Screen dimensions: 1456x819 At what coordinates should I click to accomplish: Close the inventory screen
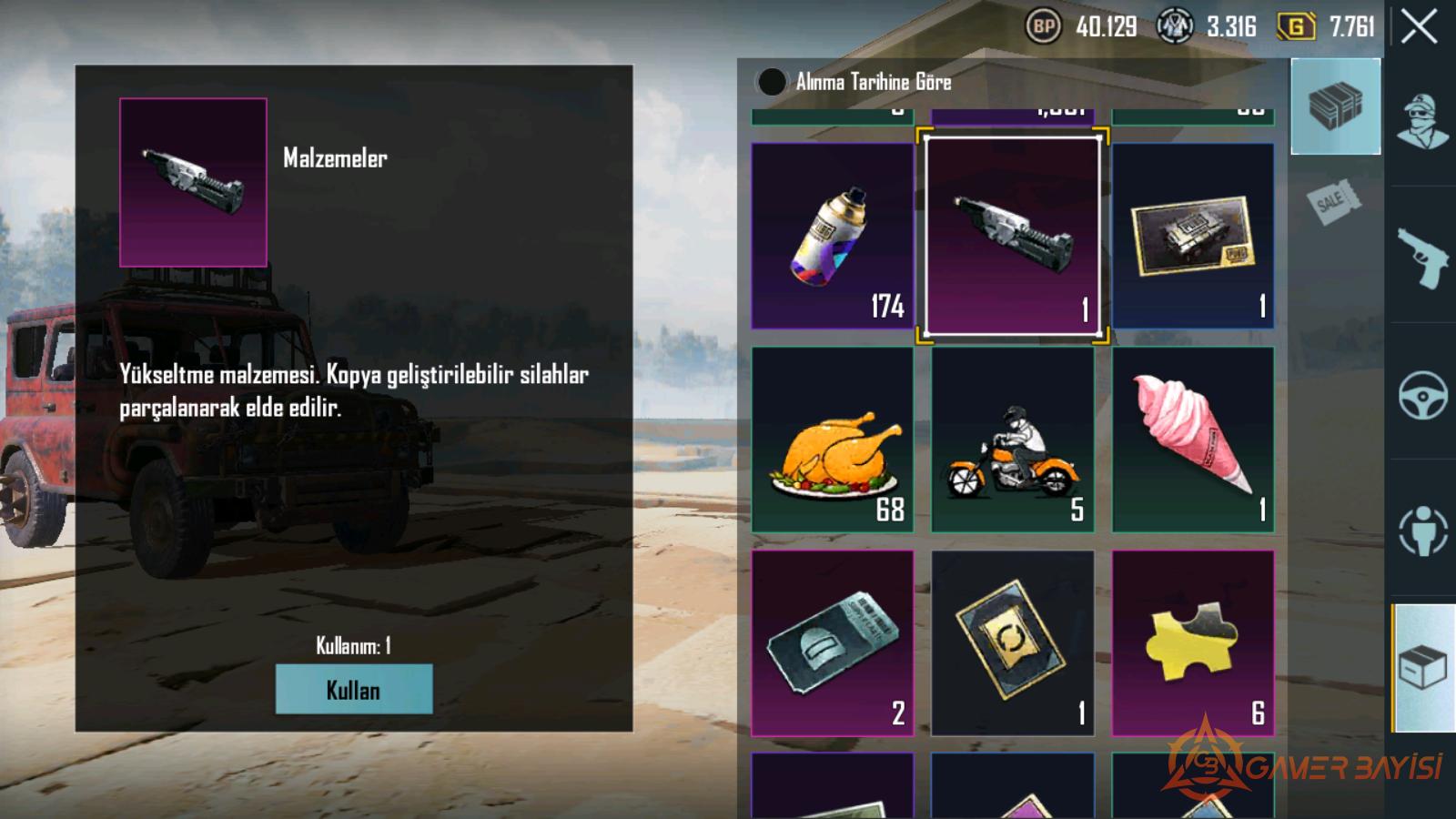[x=1419, y=27]
